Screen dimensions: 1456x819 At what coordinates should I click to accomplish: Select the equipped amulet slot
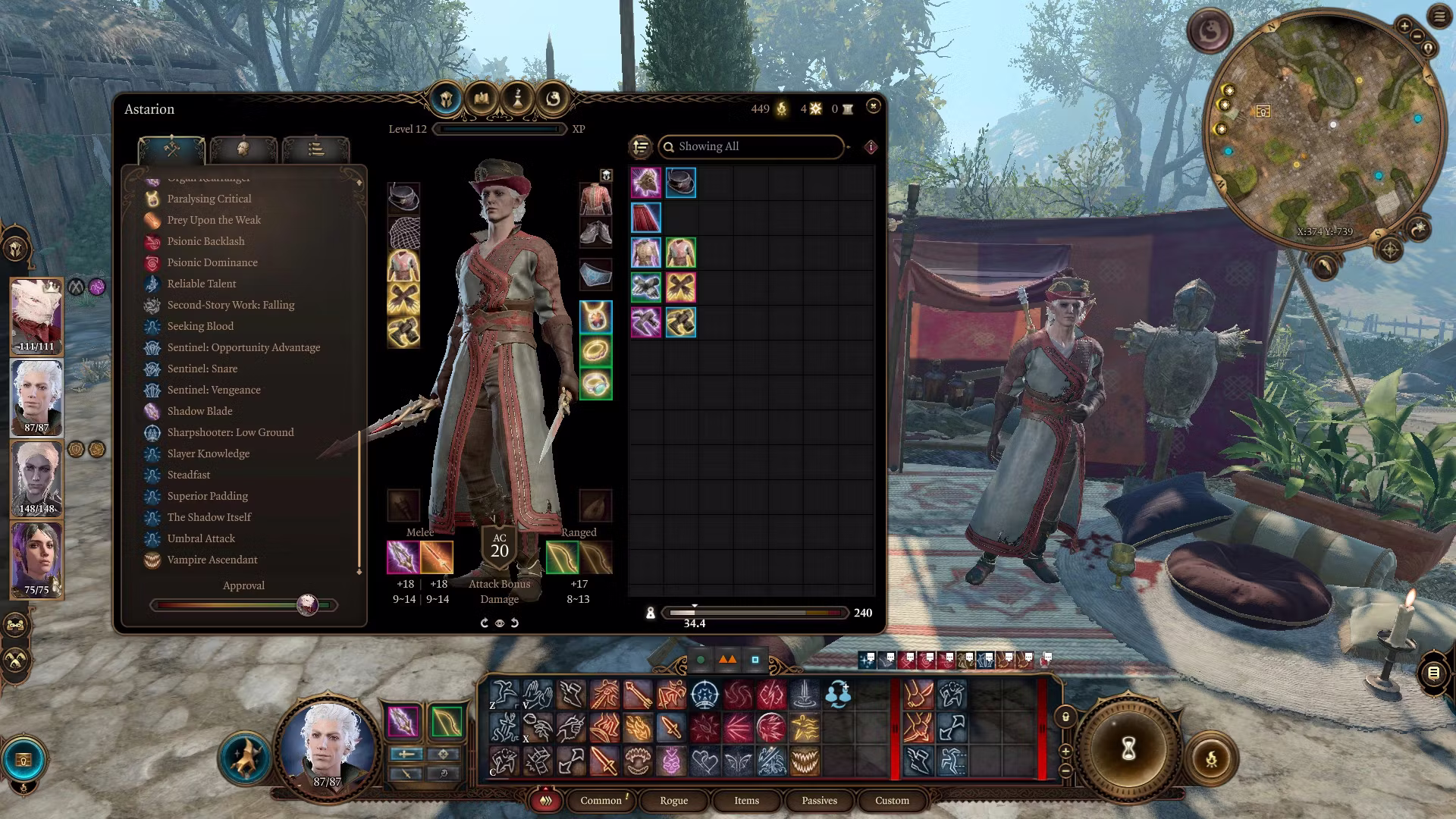pyautogui.click(x=596, y=317)
